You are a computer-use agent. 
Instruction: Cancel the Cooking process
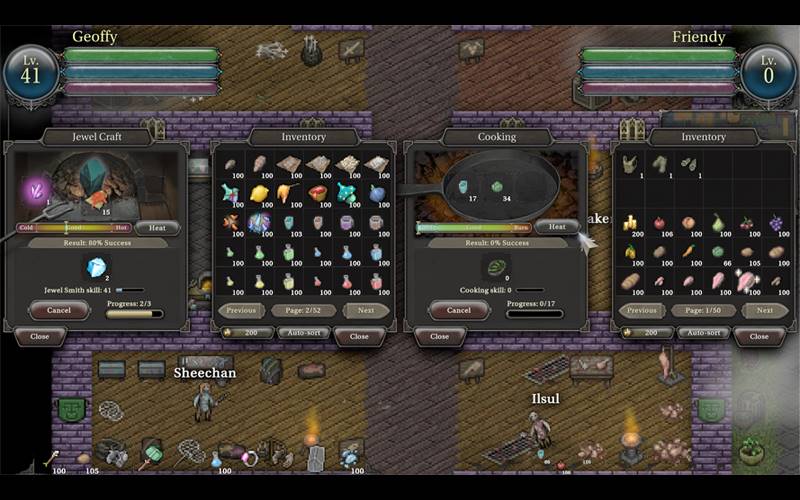pos(458,310)
